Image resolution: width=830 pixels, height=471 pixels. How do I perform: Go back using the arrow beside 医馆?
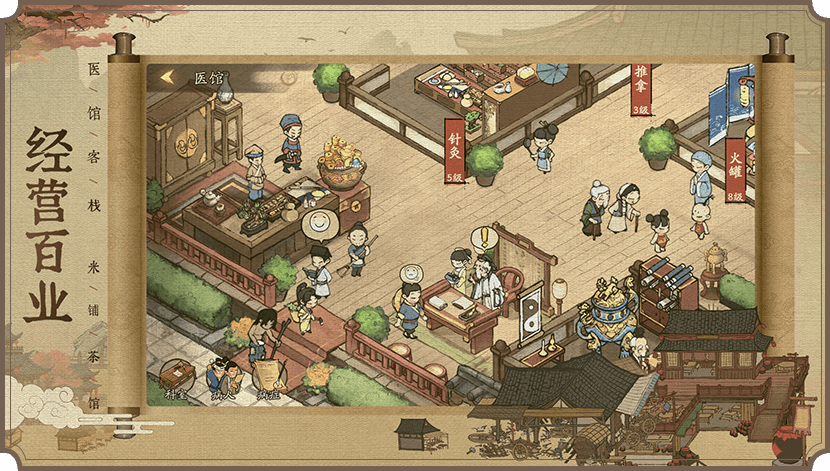point(167,77)
